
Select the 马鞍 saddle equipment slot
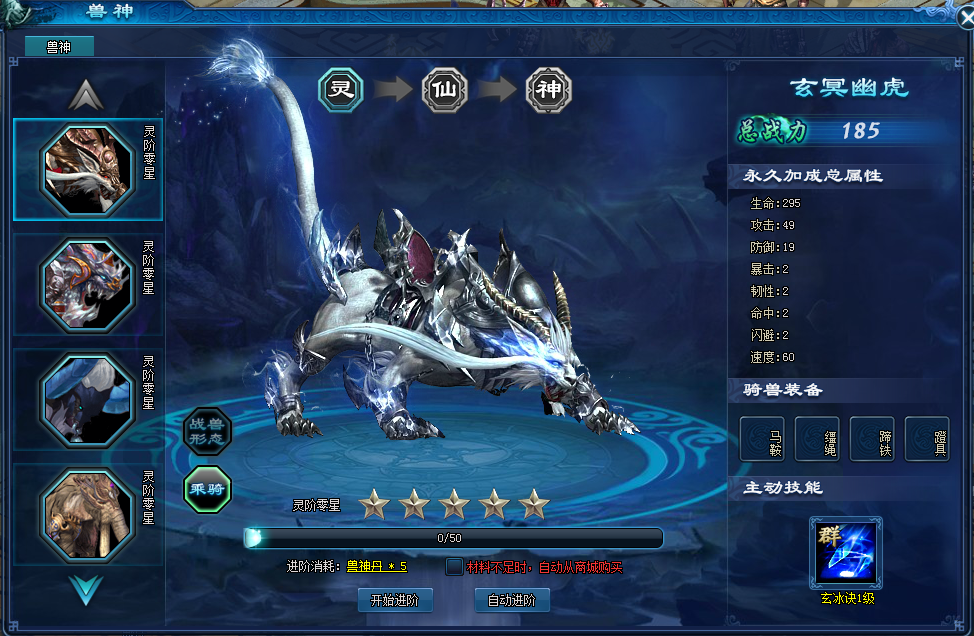coord(762,438)
